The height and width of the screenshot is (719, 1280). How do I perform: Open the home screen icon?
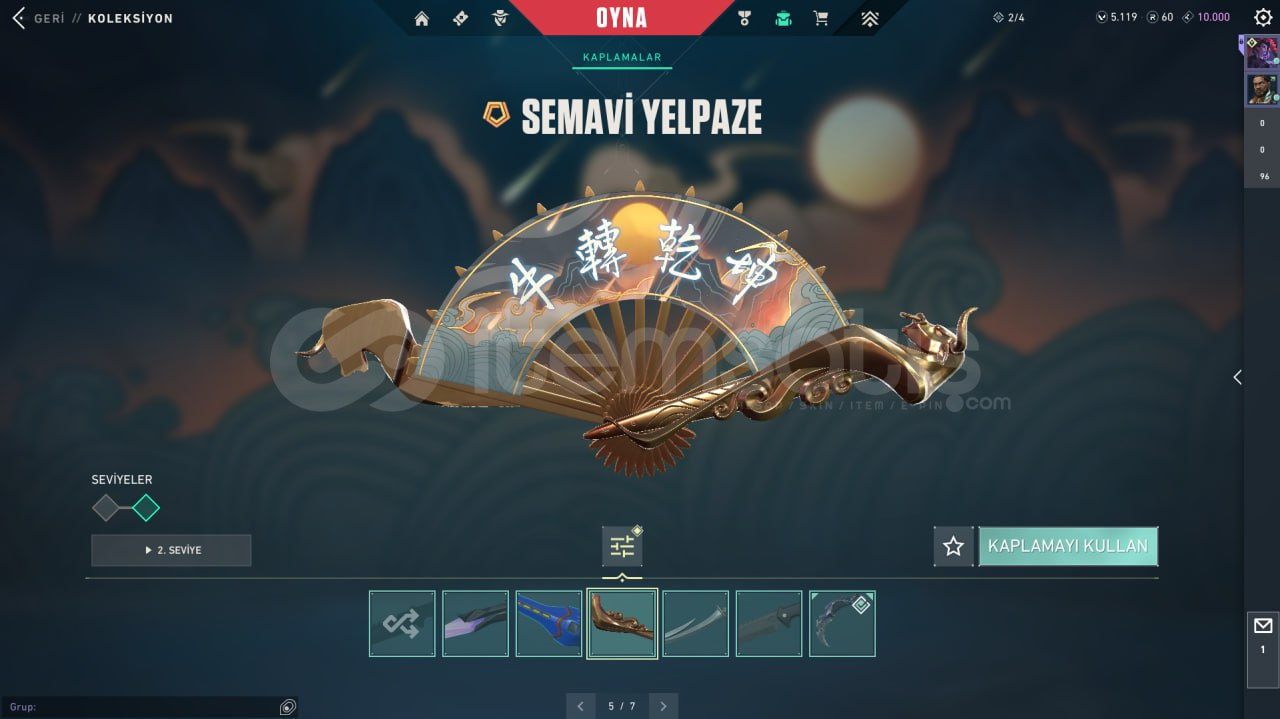422,18
